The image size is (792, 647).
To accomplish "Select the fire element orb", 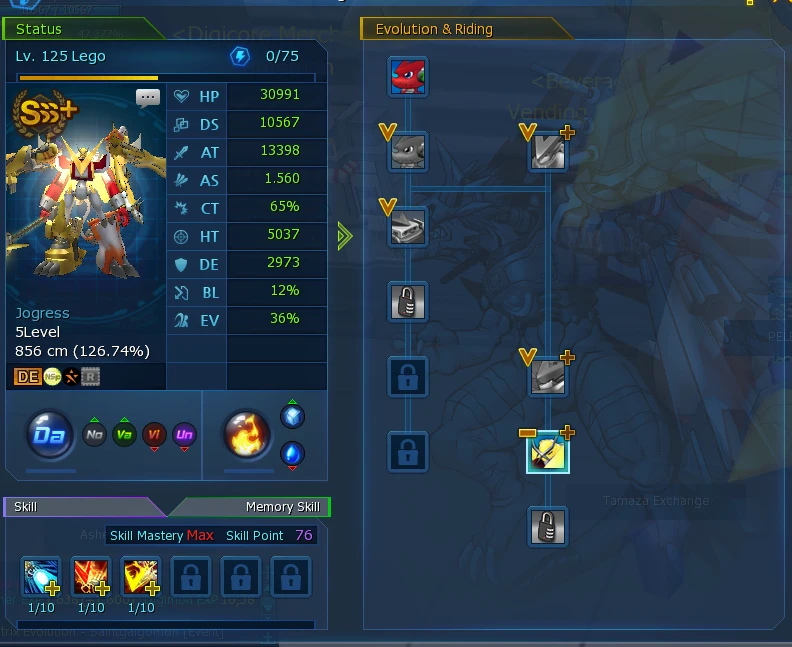I will click(245, 436).
